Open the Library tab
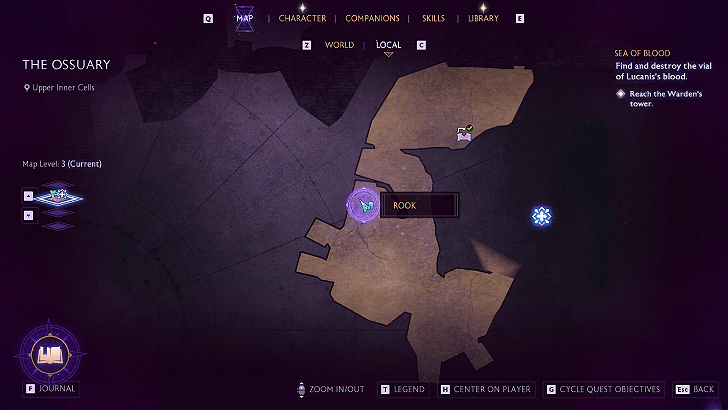The height and width of the screenshot is (410, 728). (483, 18)
